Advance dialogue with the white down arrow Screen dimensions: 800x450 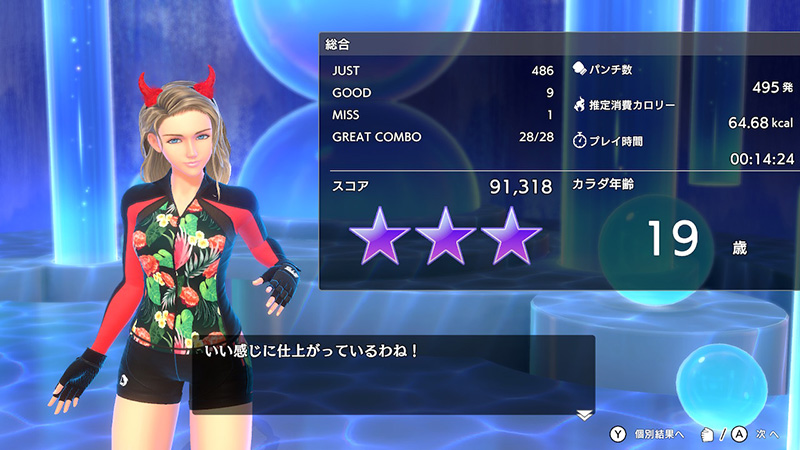point(585,414)
